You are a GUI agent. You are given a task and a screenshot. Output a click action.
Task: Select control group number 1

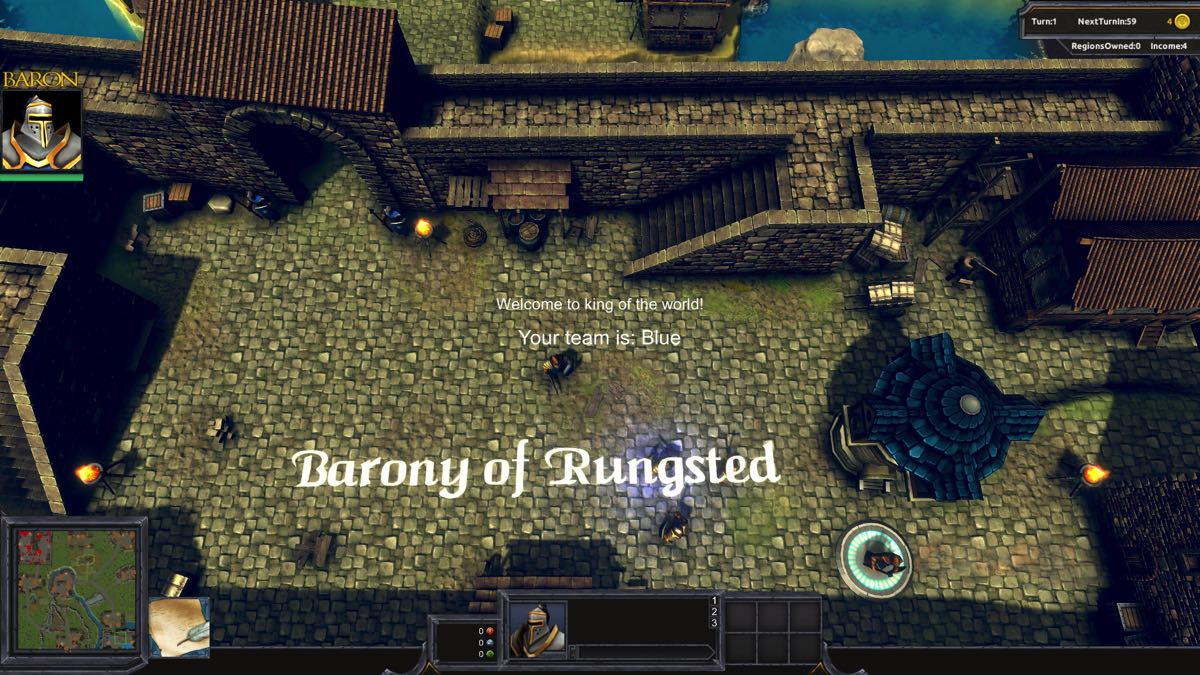click(713, 601)
